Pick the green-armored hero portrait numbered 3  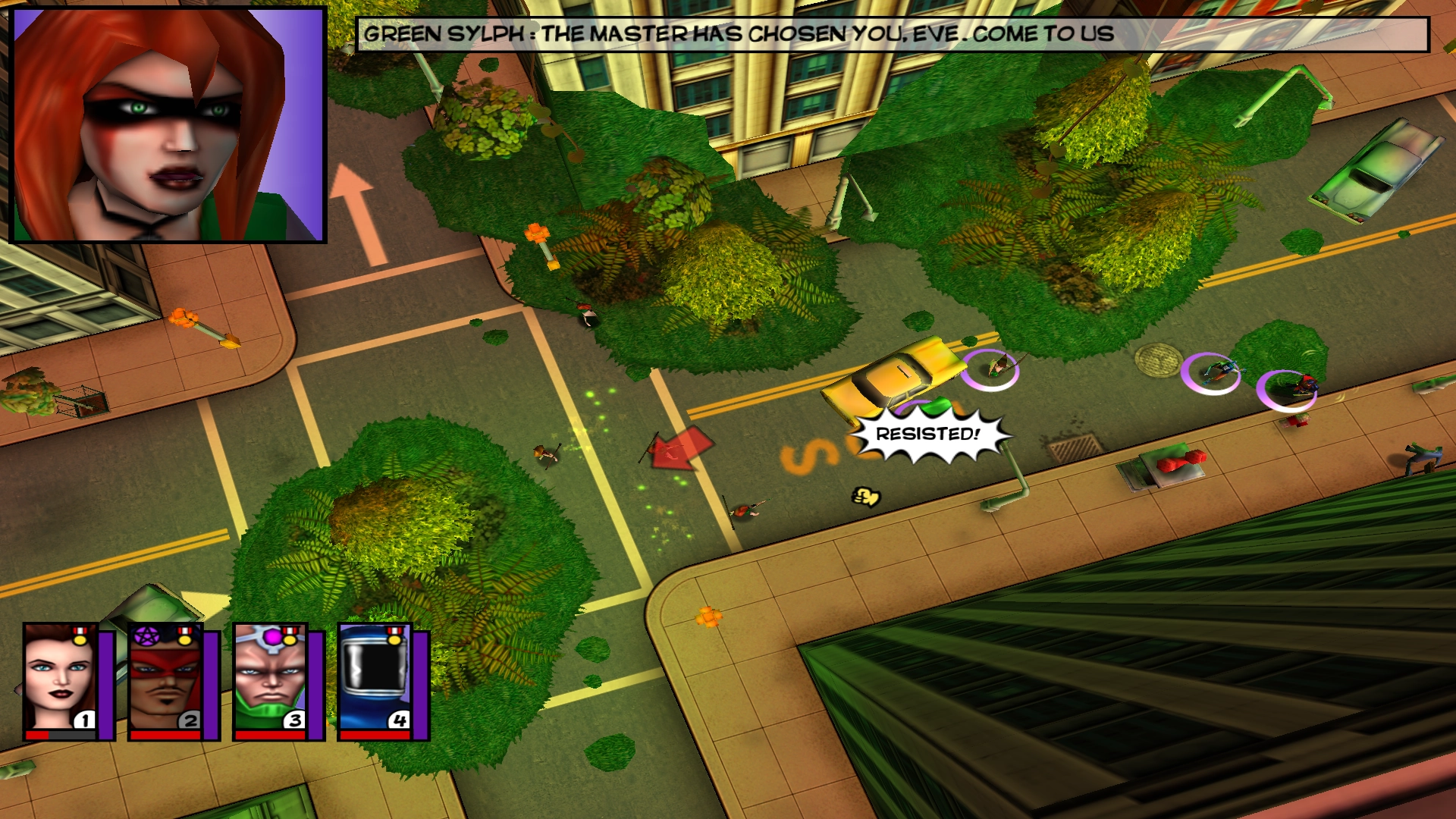[x=270, y=679]
